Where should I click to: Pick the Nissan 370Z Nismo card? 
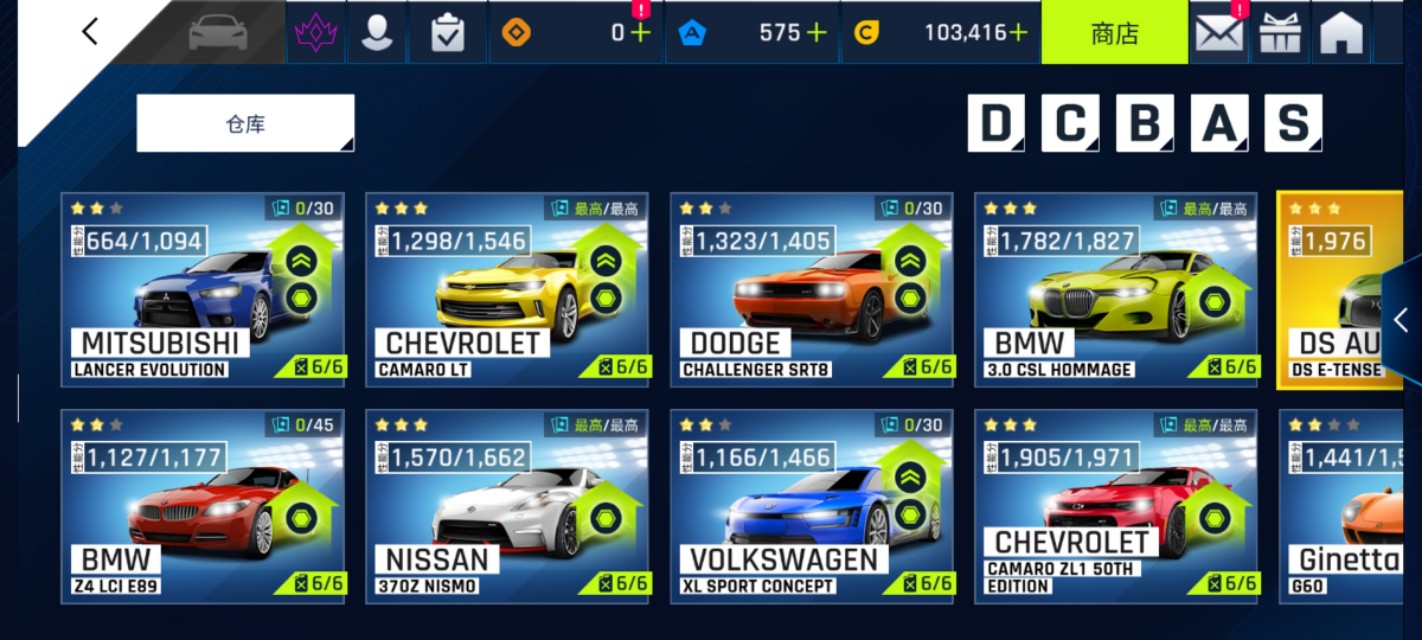pyautogui.click(x=507, y=506)
